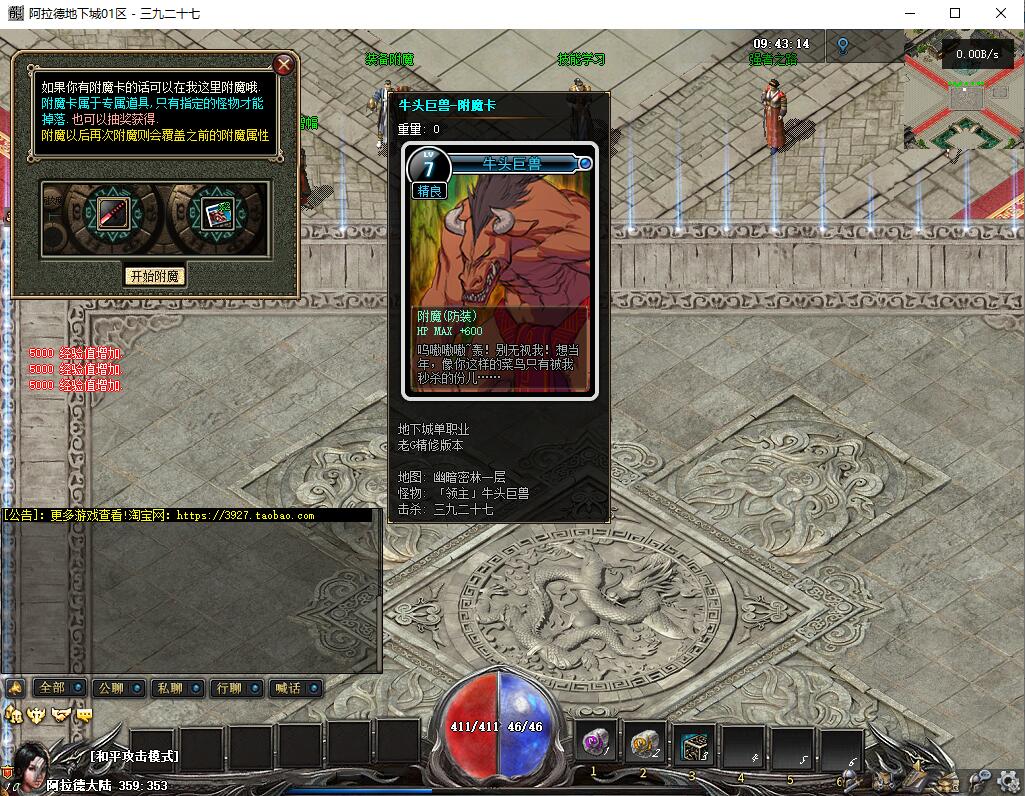Viewport: 1025px width, 796px height.
Task: Maximize the game window
Action: click(955, 13)
